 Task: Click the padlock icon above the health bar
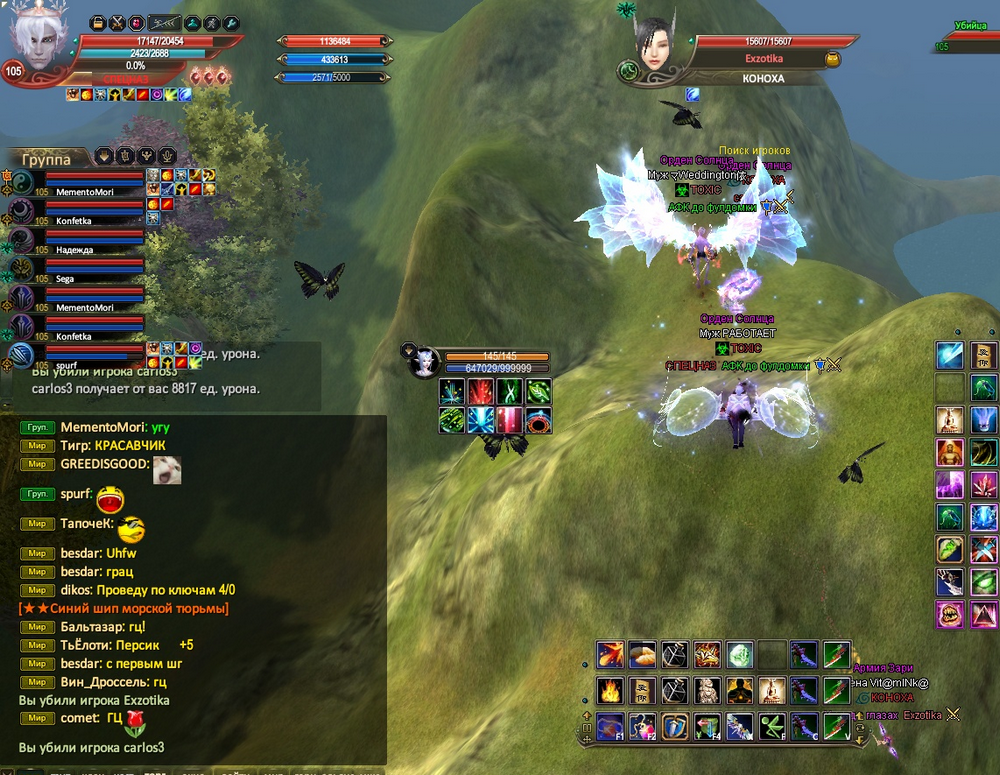(97, 22)
